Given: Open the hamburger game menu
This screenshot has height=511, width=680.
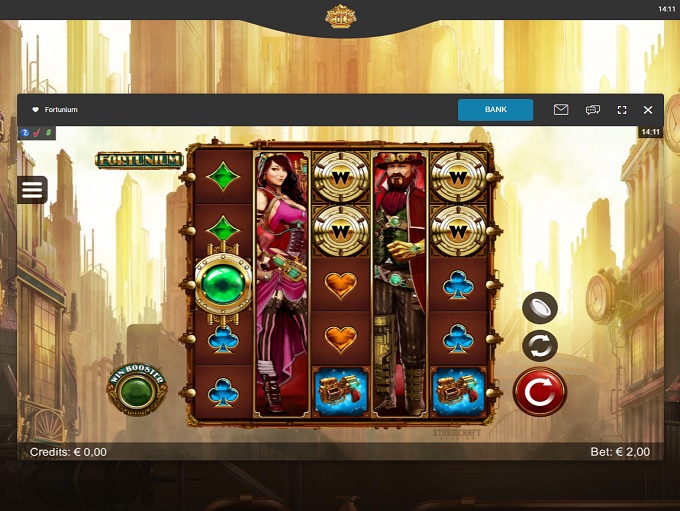Looking at the screenshot, I should click(x=33, y=190).
